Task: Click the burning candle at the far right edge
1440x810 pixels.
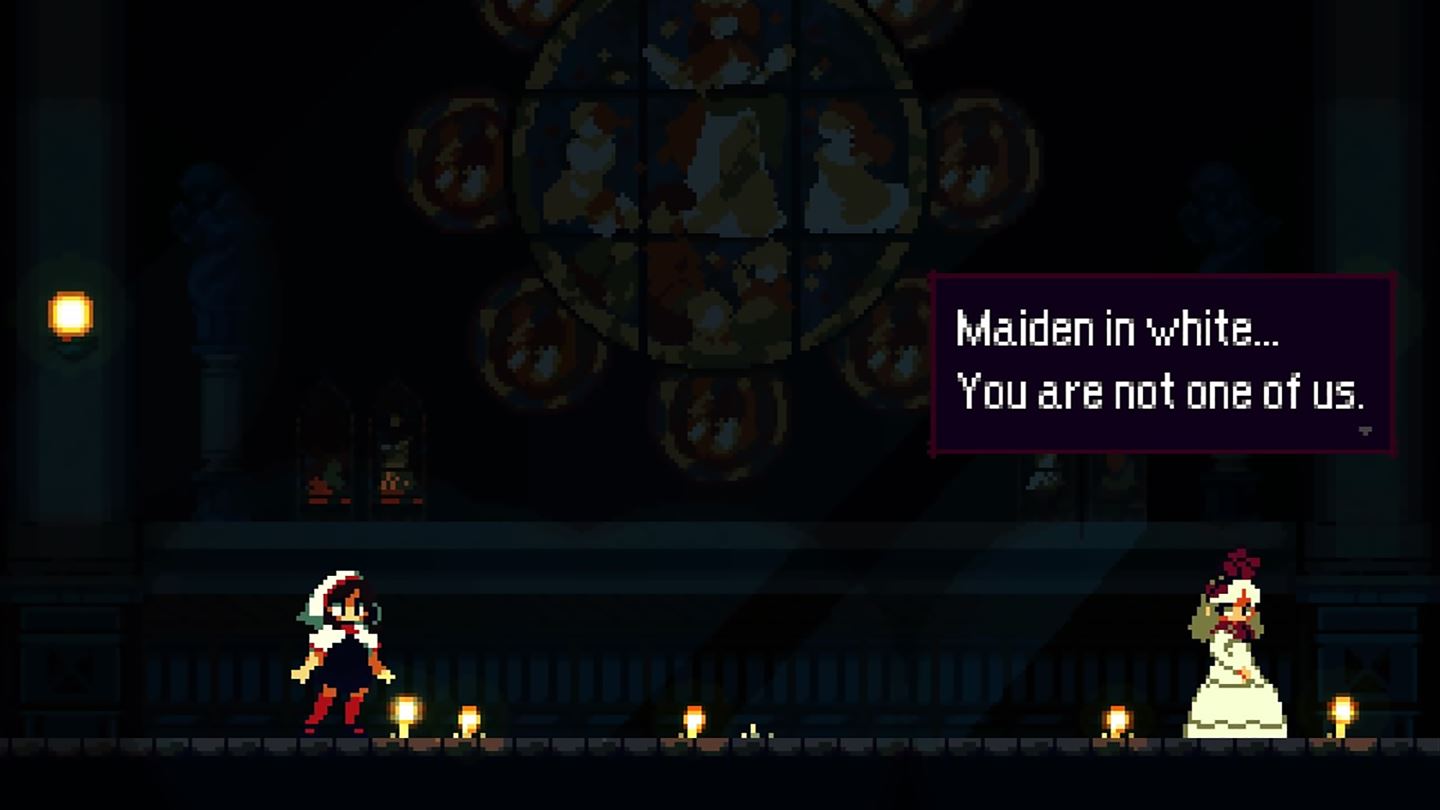Action: pyautogui.click(x=1340, y=710)
